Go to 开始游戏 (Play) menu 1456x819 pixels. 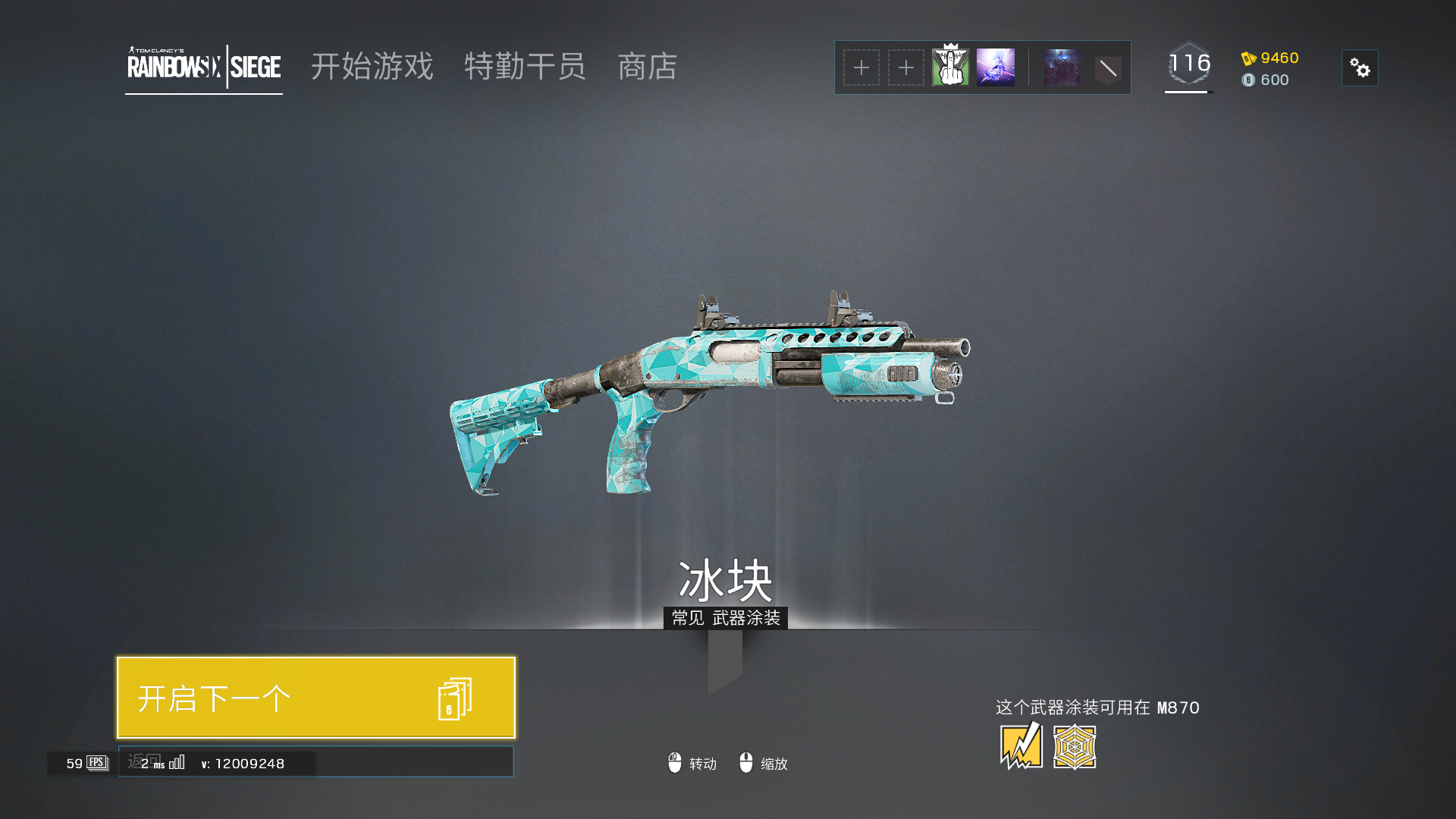[x=372, y=67]
